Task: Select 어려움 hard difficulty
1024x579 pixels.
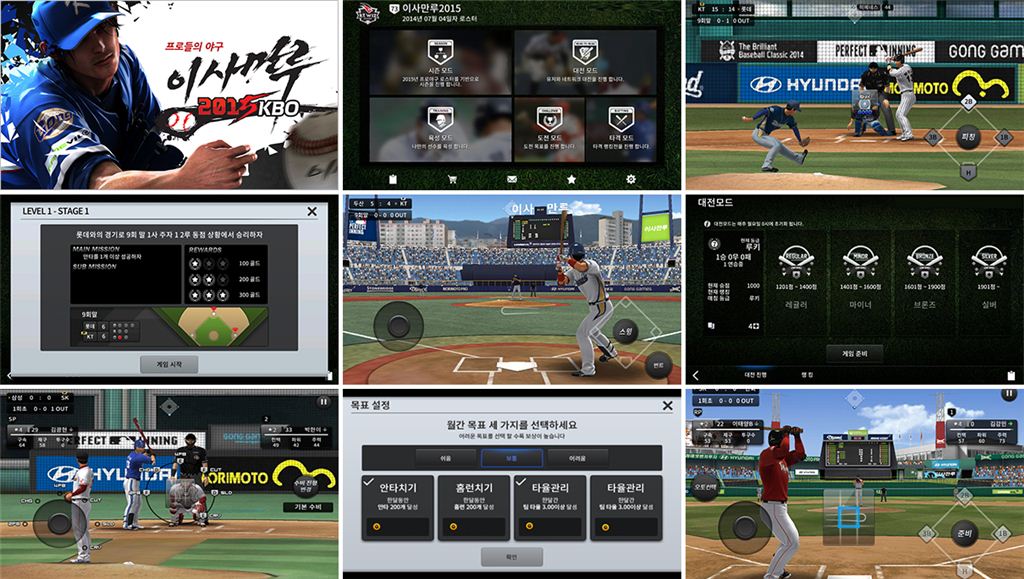Action: 578,458
